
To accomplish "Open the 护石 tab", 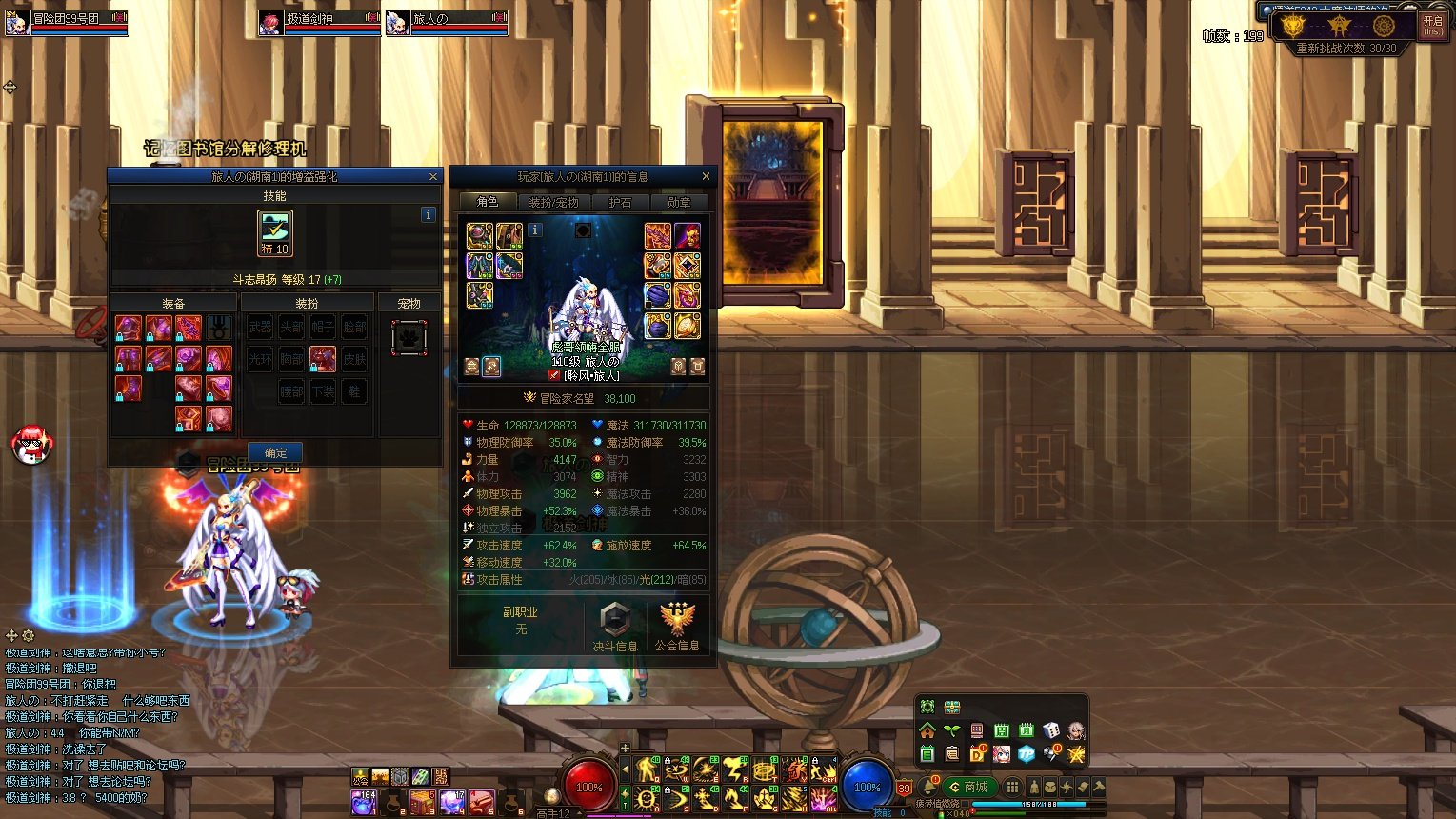I will [620, 202].
